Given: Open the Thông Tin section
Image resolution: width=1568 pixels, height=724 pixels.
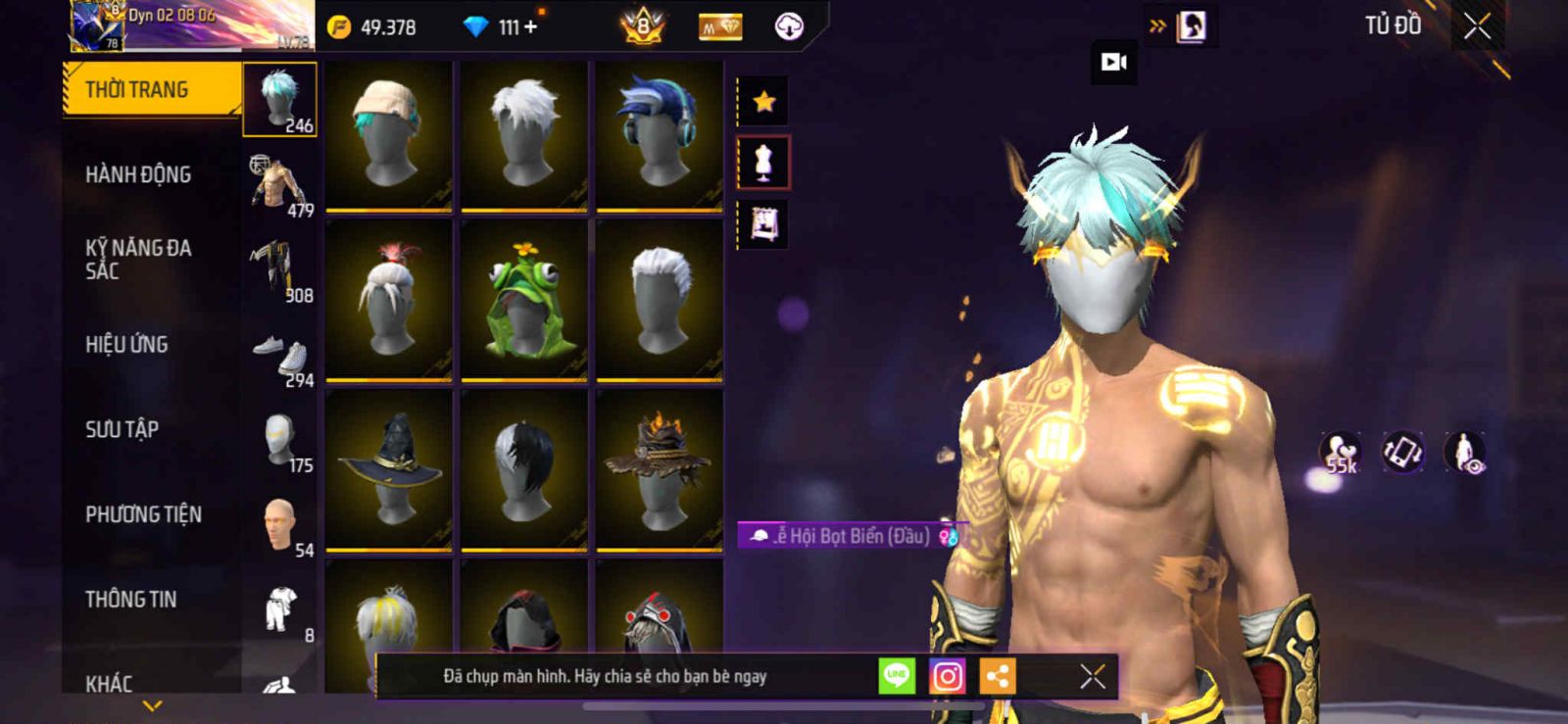Looking at the screenshot, I should click(x=130, y=600).
